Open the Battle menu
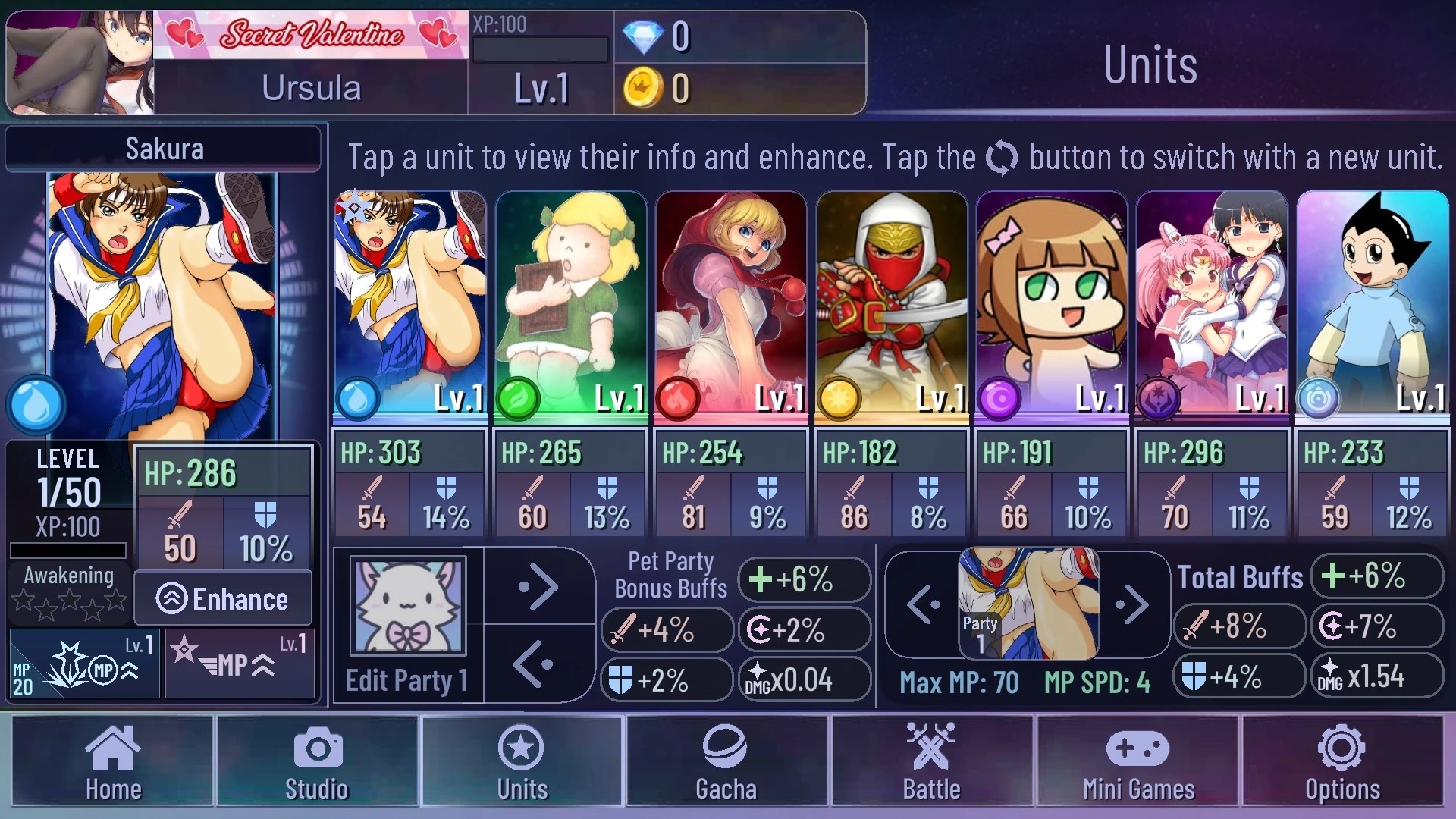 [x=931, y=761]
